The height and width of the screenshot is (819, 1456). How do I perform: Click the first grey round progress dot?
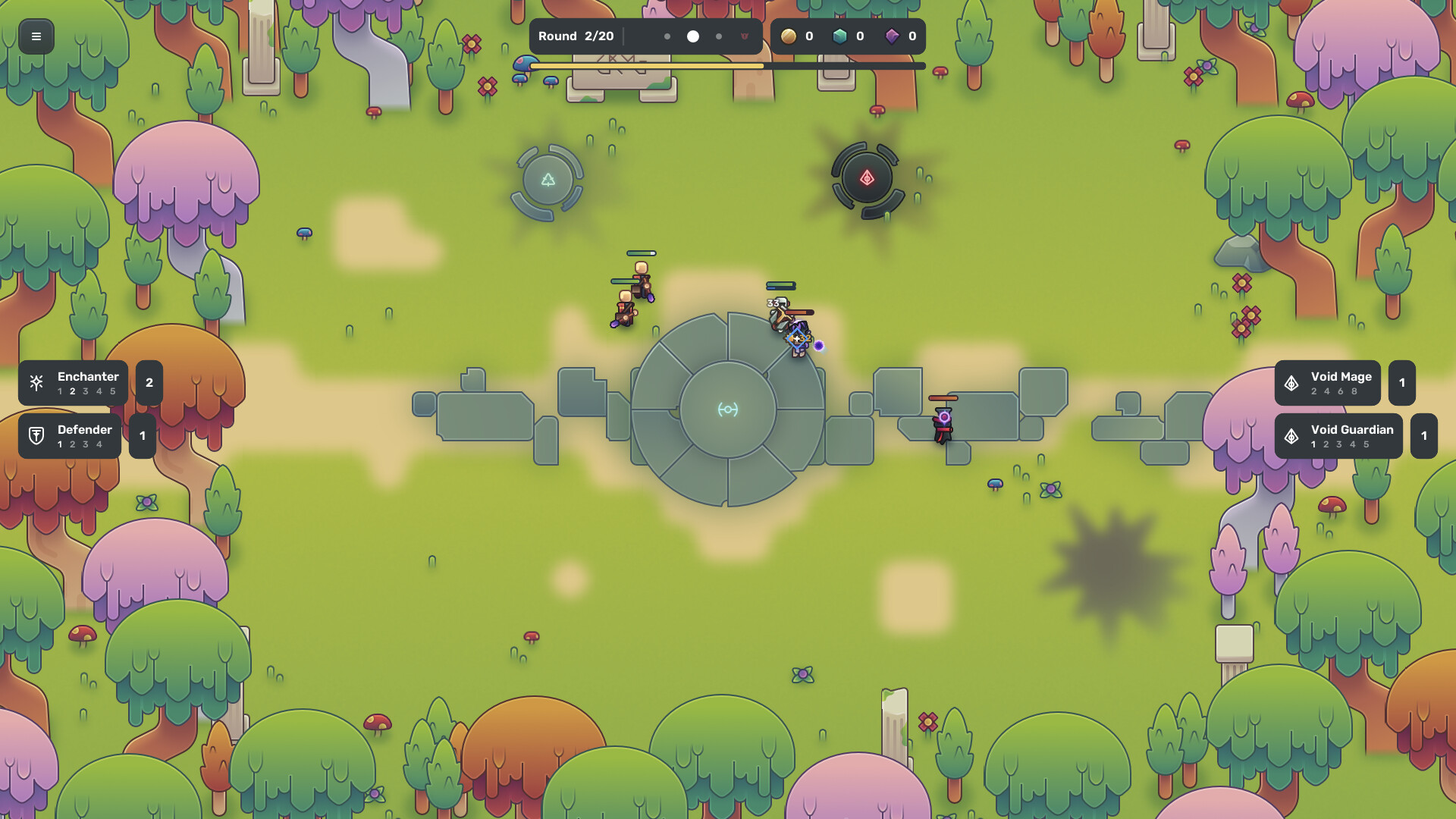coord(667,36)
